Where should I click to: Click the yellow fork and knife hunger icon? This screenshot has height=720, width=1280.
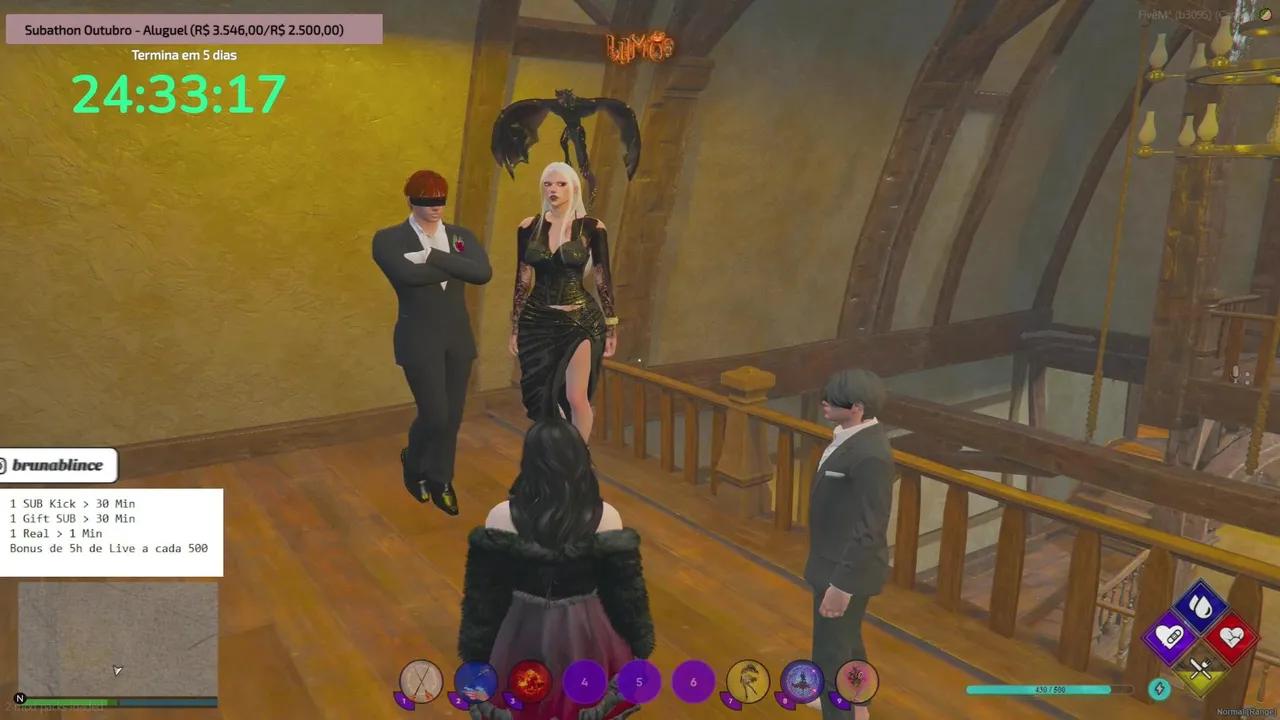coord(1200,666)
